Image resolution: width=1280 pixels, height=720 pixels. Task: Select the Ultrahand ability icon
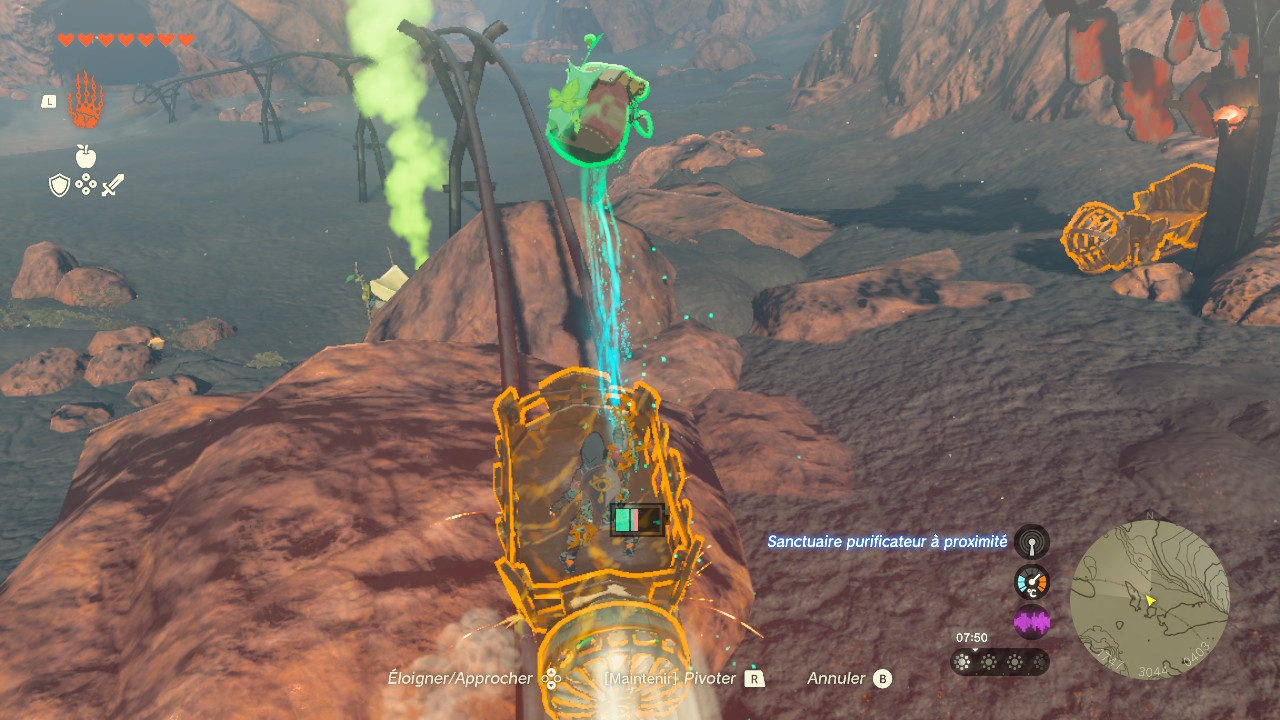(x=85, y=100)
